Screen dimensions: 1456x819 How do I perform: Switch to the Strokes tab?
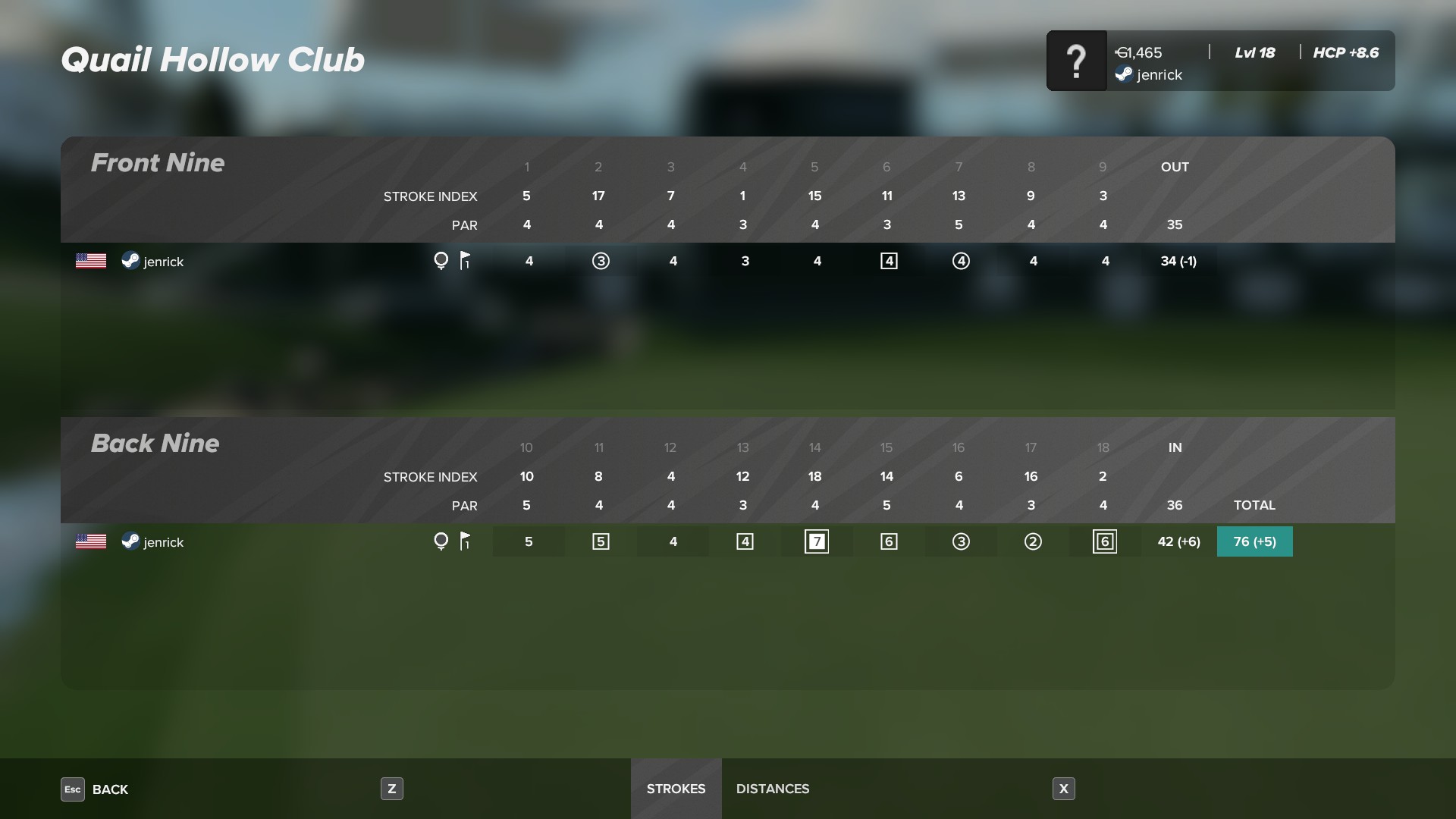[x=676, y=789]
